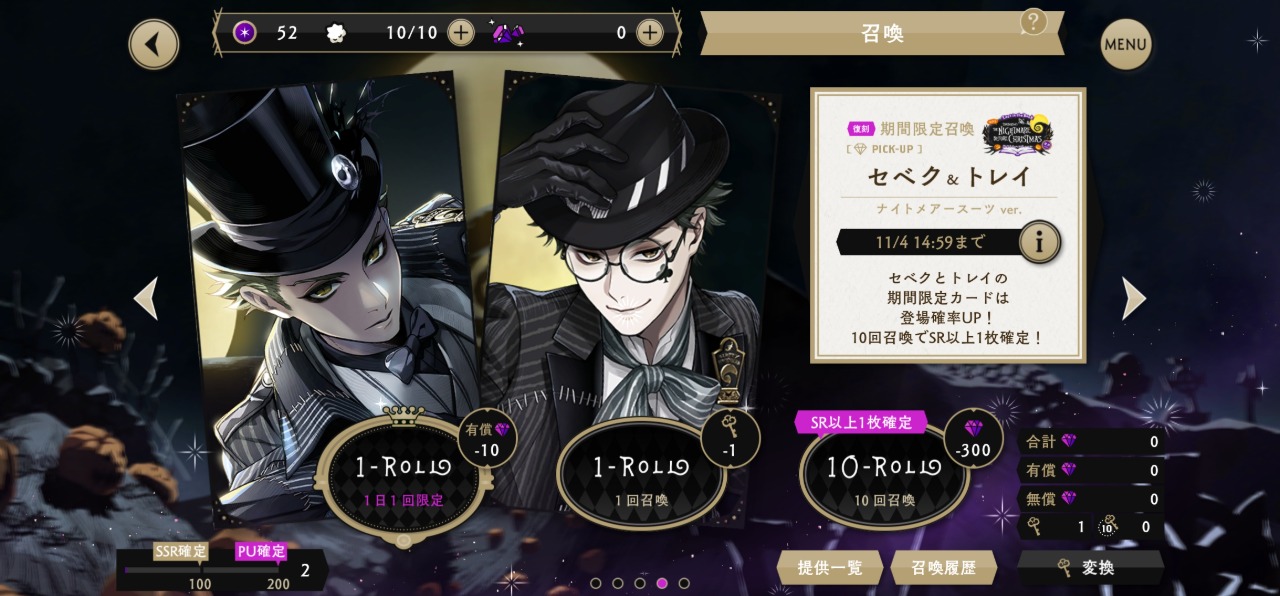Show banner info with the i button

click(x=1039, y=242)
